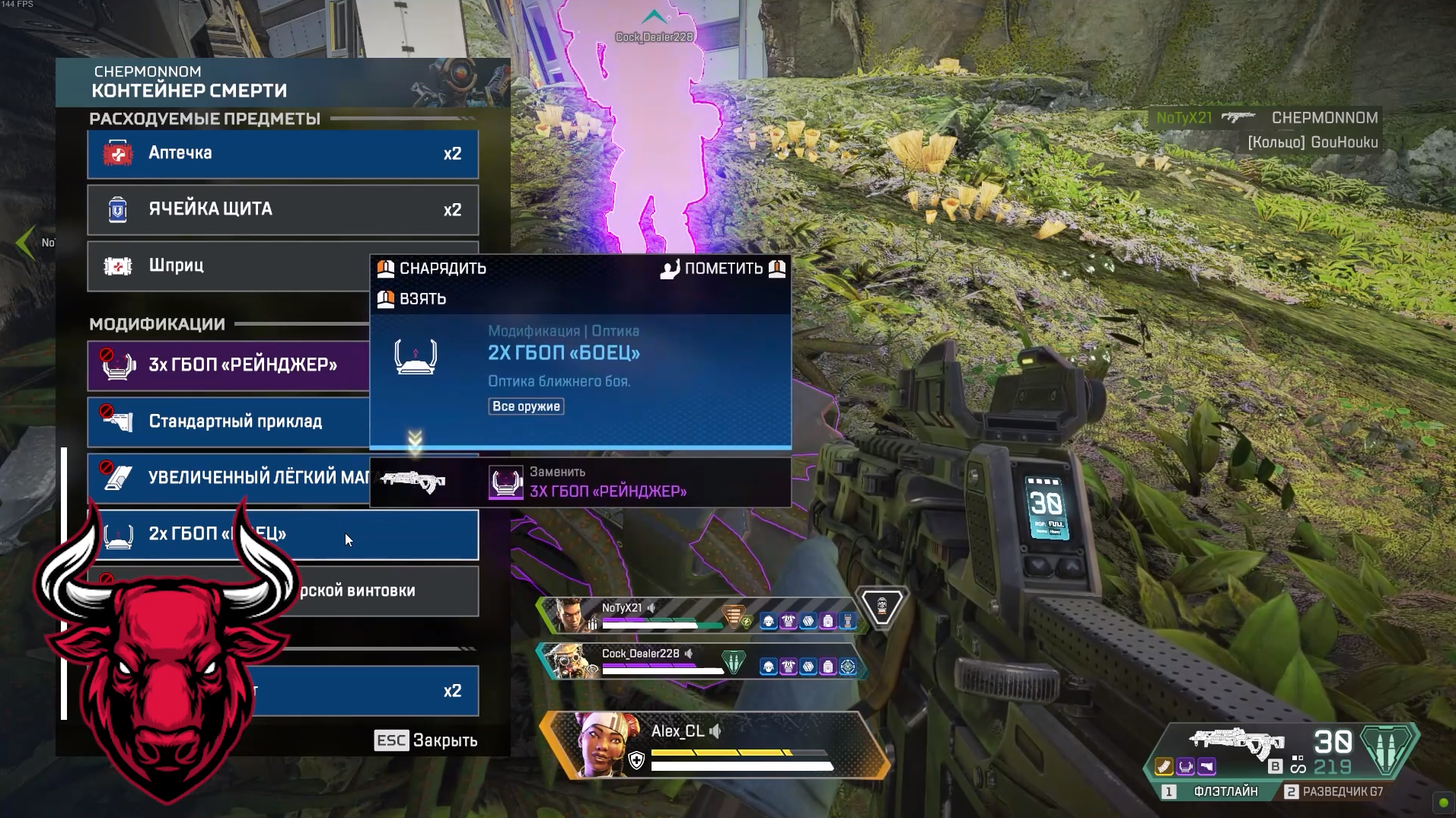Click teammate Cock_Dealer228's status banner
1456x818 pixels.
click(x=700, y=660)
